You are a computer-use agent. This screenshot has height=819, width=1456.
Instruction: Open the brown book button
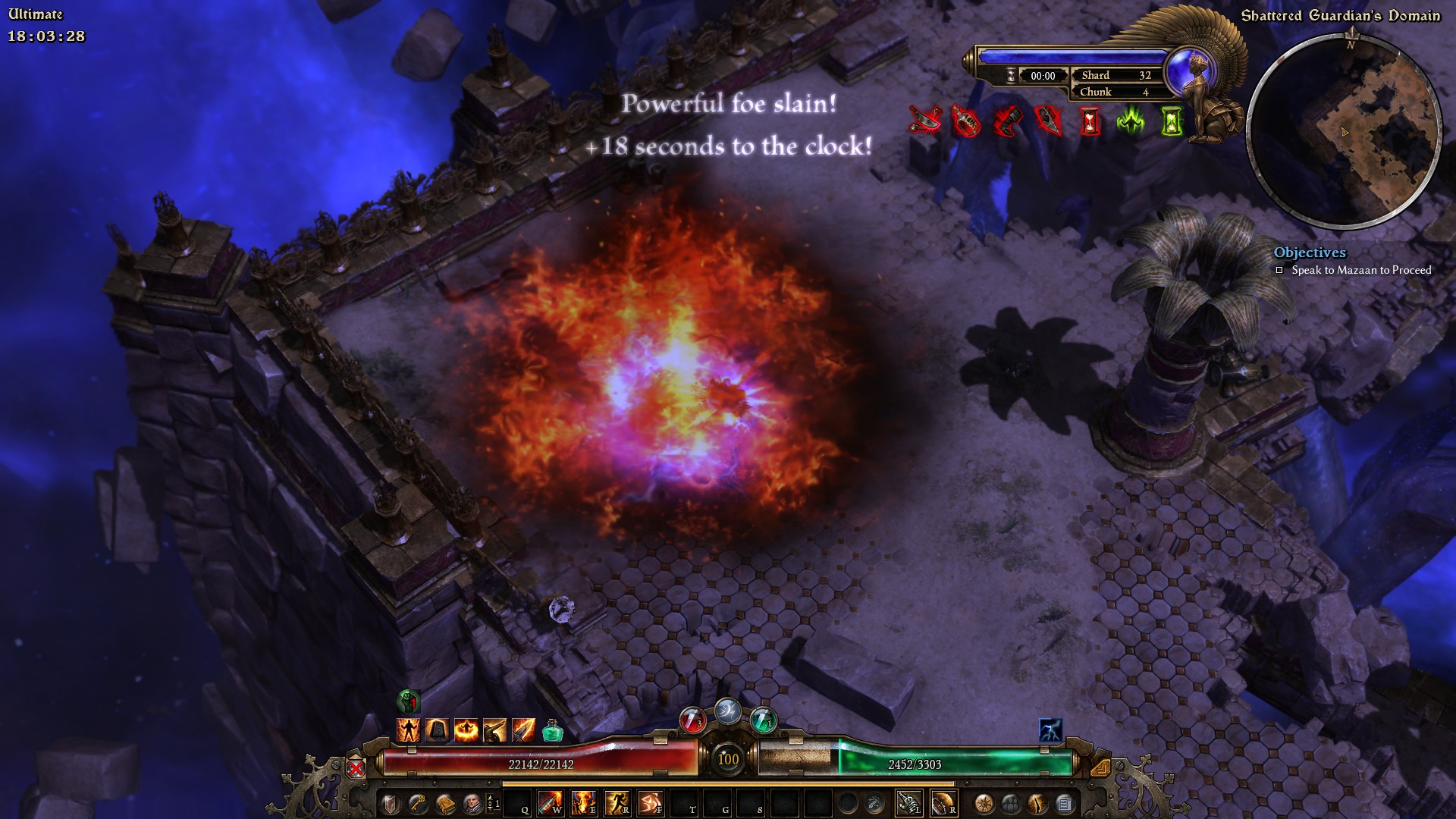[x=444, y=804]
